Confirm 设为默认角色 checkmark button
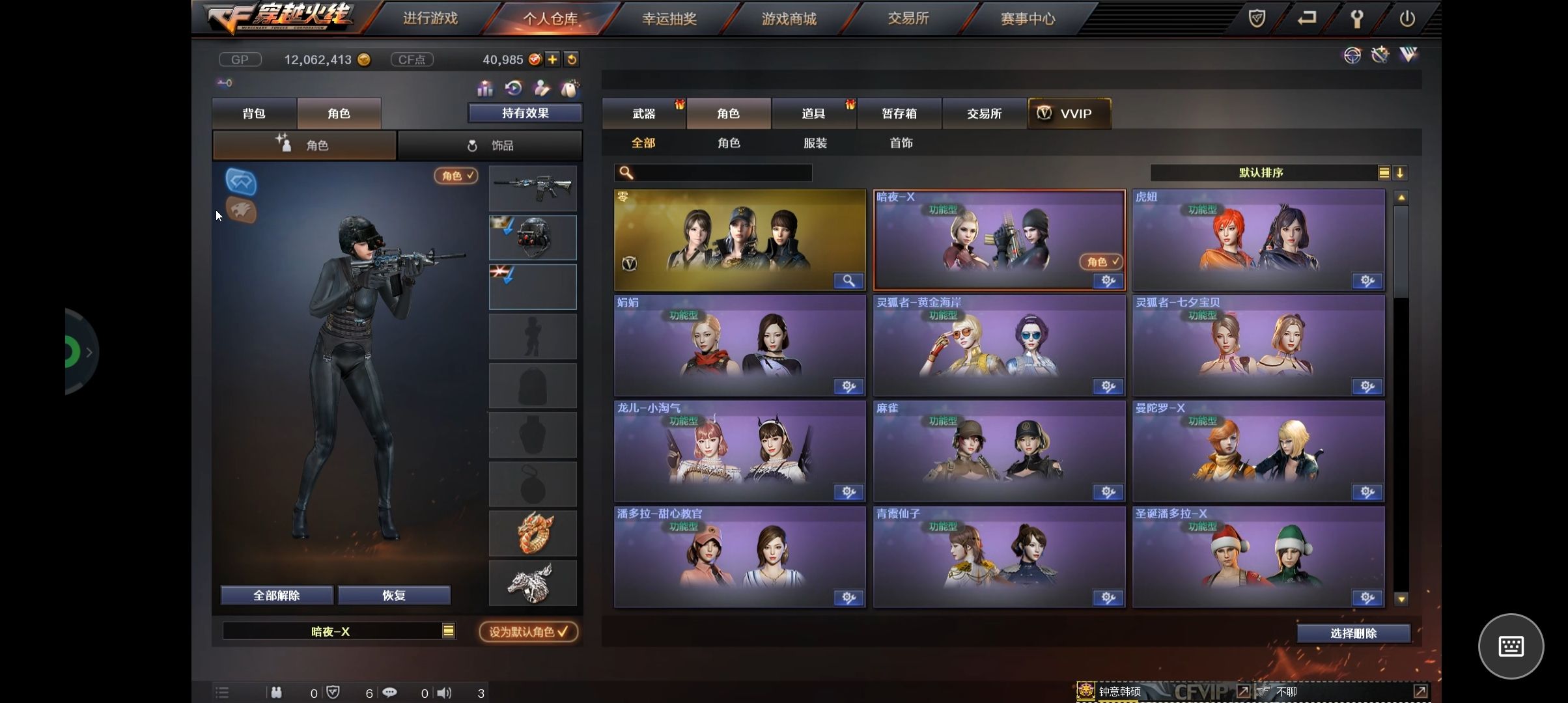The image size is (1568, 703). 529,631
